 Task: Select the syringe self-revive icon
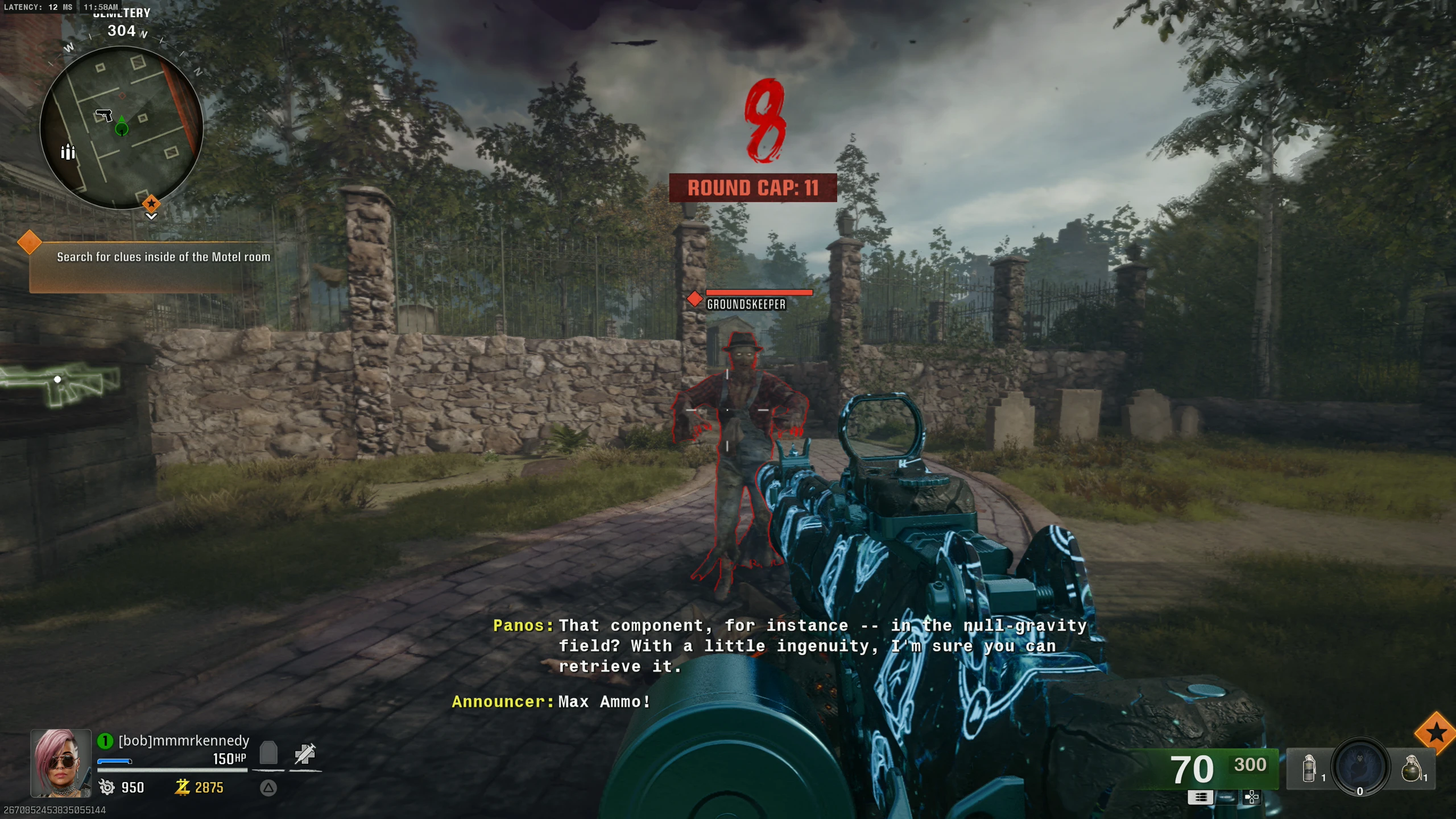pos(305,754)
